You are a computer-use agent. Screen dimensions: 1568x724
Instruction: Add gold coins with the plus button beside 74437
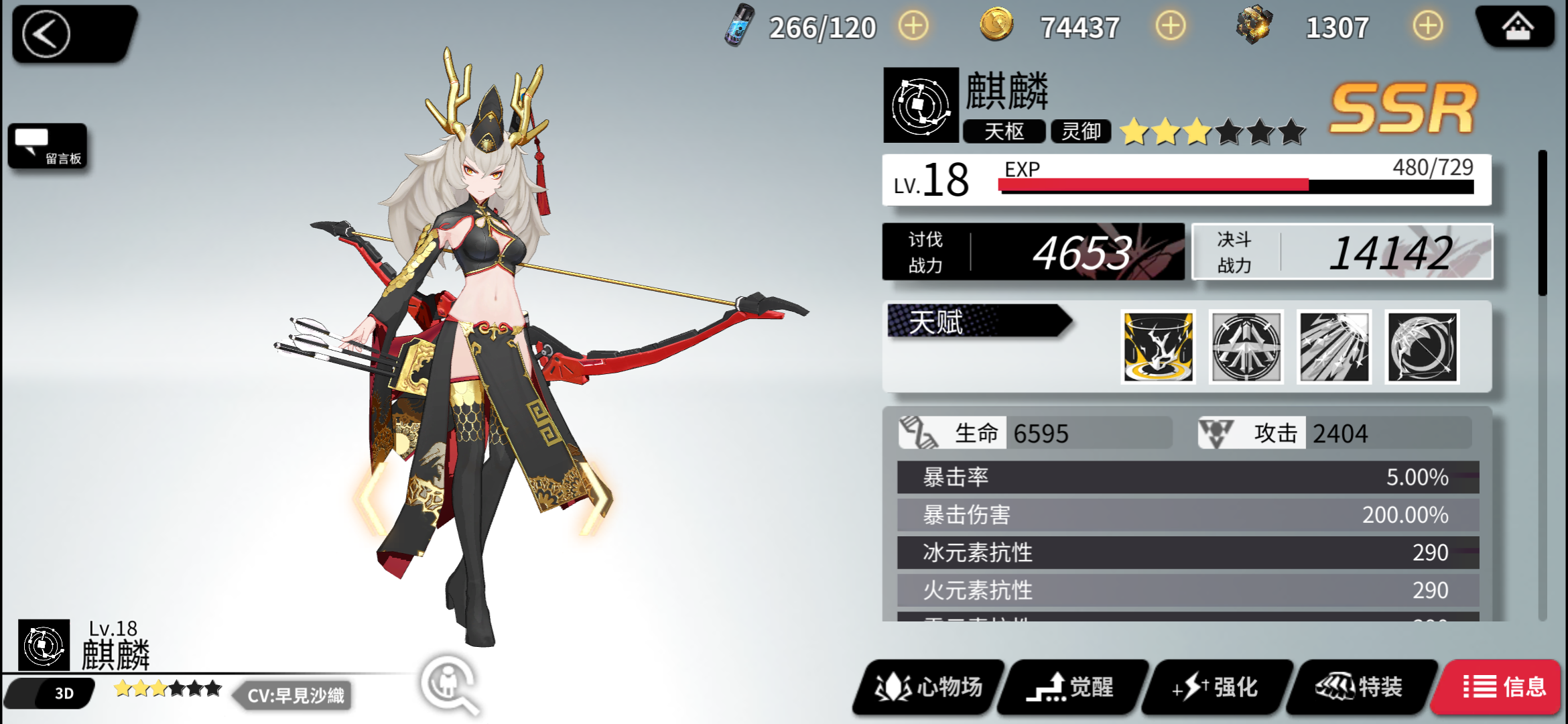[x=1170, y=27]
